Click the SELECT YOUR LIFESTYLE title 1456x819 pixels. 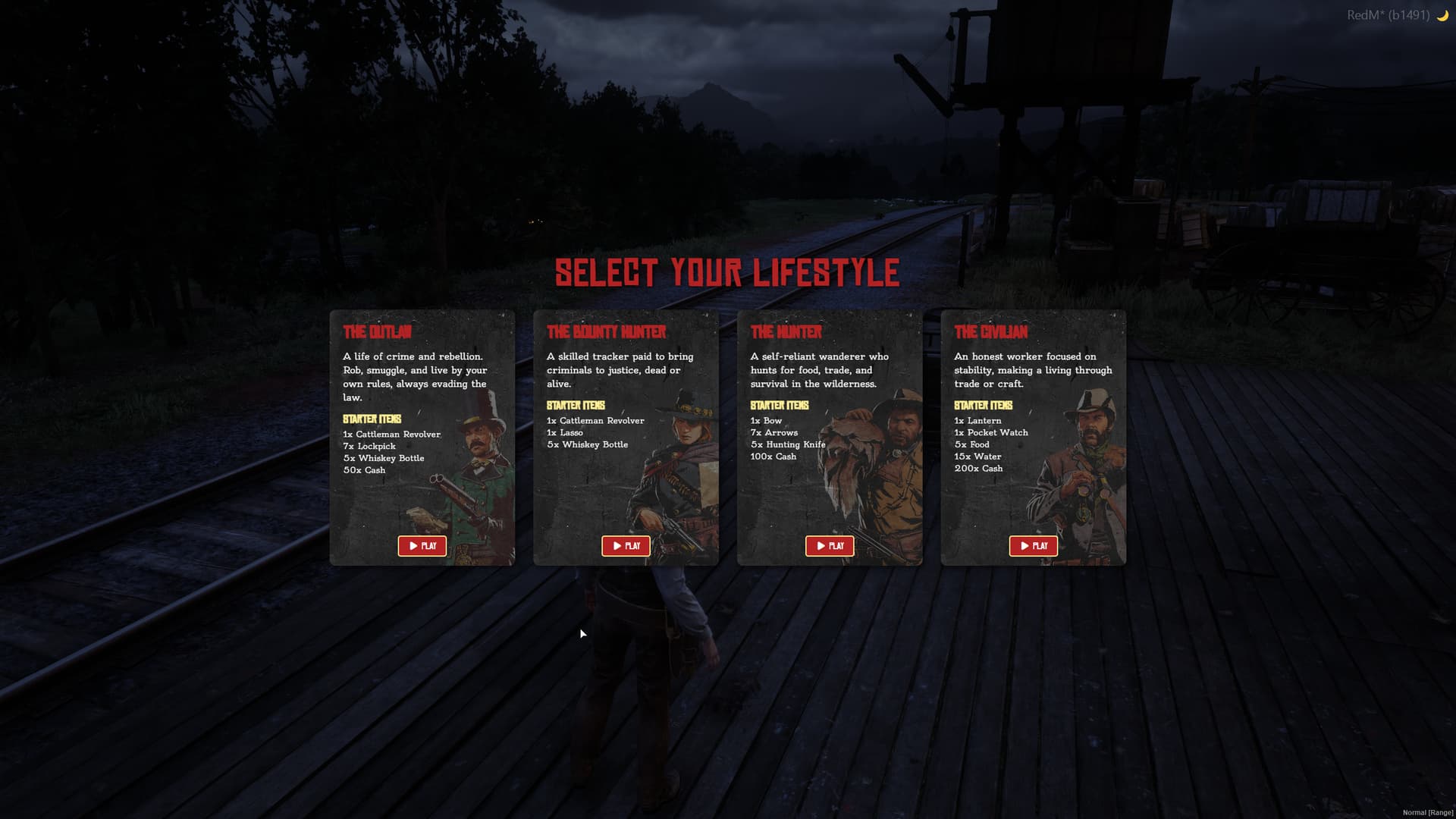tap(726, 271)
